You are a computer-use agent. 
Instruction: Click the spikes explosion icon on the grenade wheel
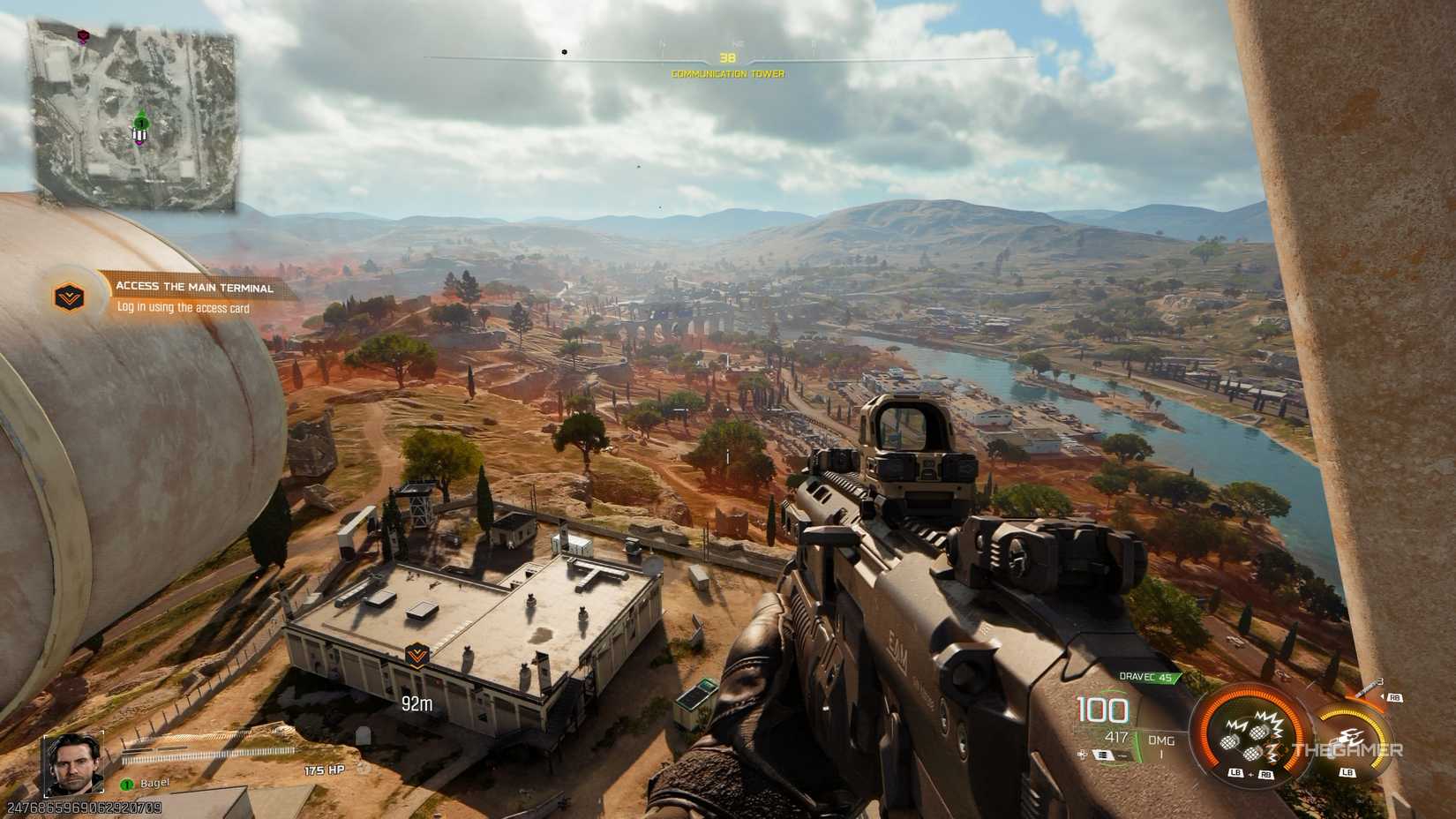pyautogui.click(x=1270, y=720)
